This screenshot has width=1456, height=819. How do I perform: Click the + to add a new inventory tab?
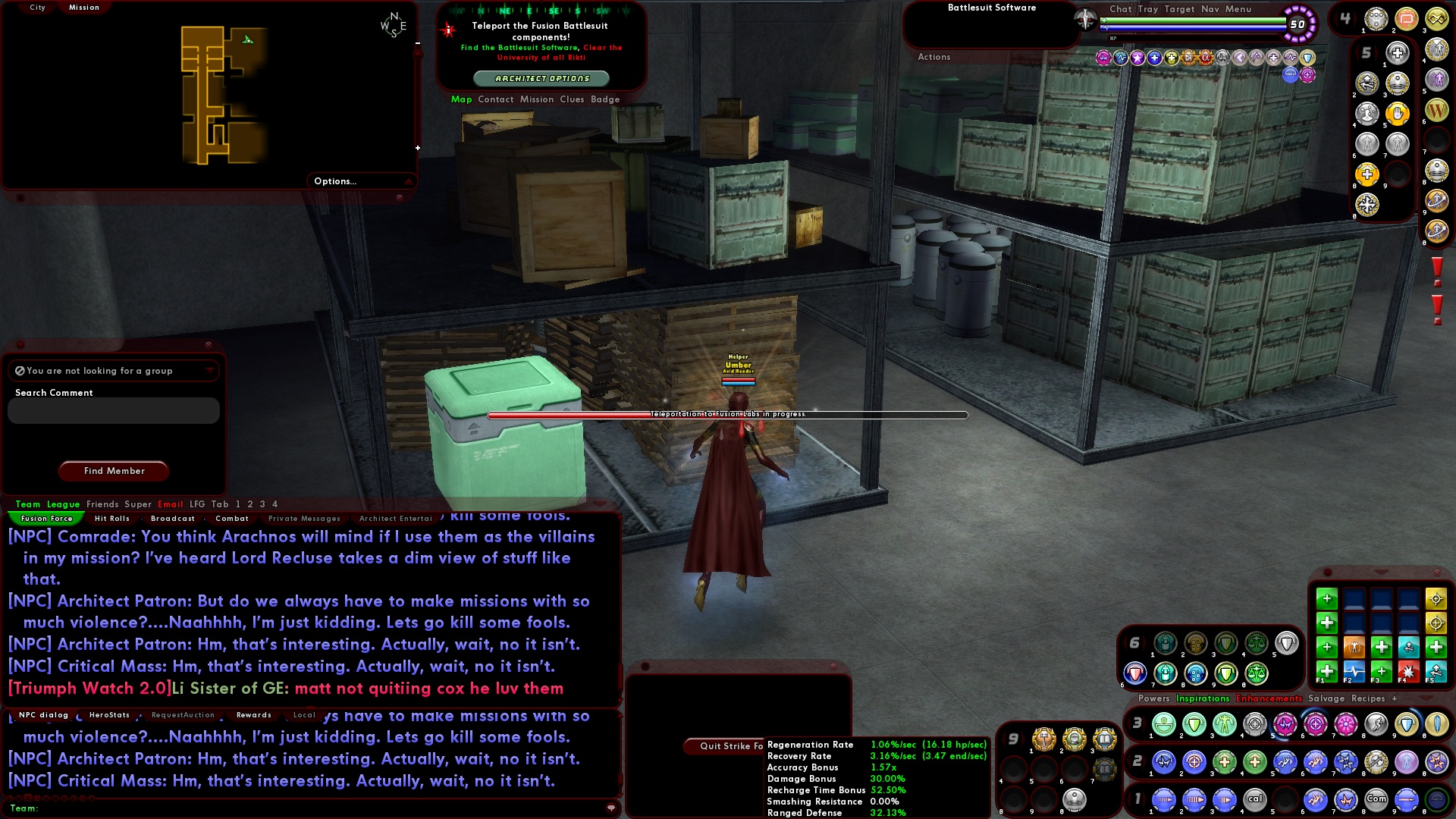1394,698
